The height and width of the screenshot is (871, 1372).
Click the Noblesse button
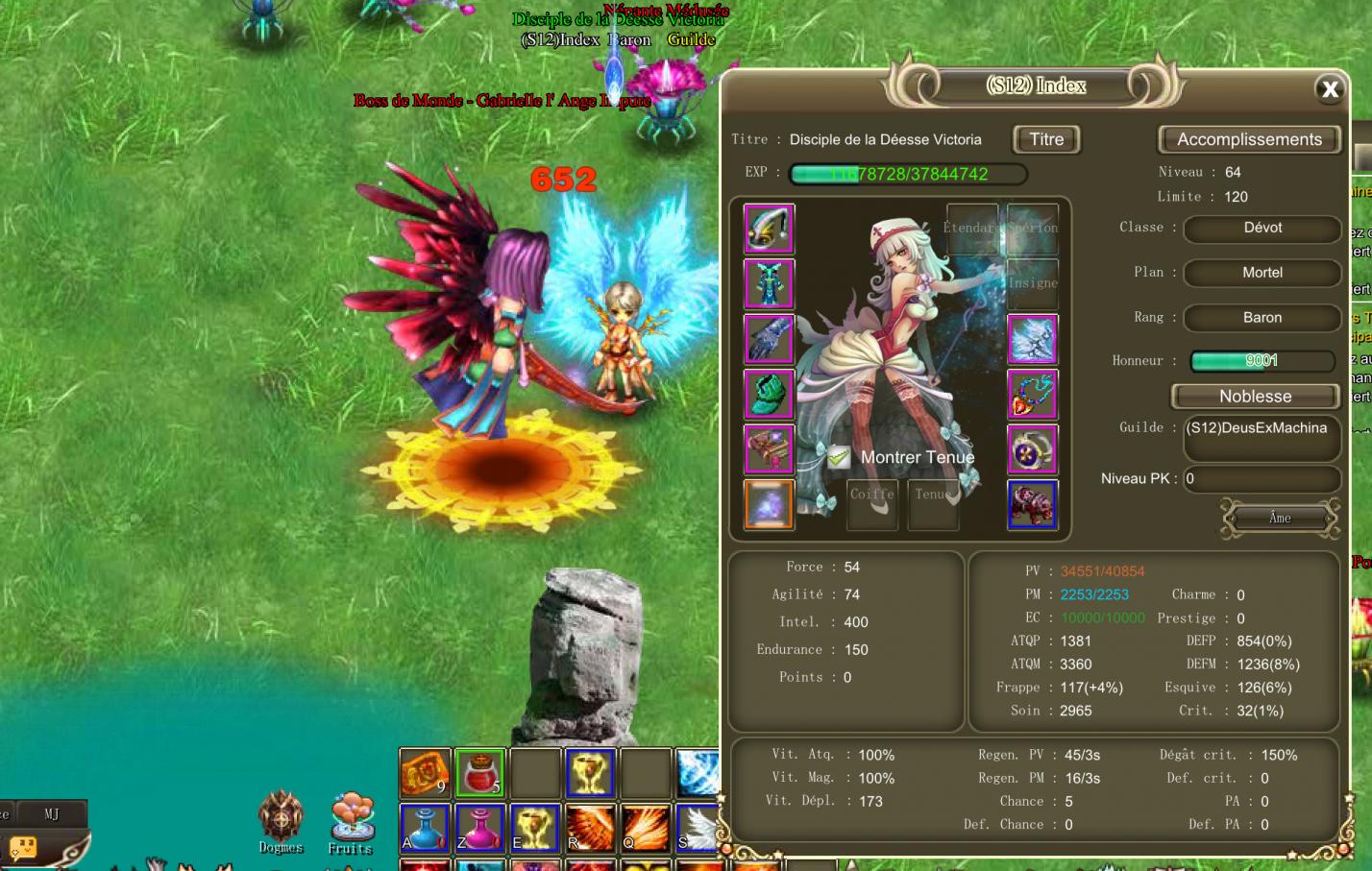coord(1255,396)
